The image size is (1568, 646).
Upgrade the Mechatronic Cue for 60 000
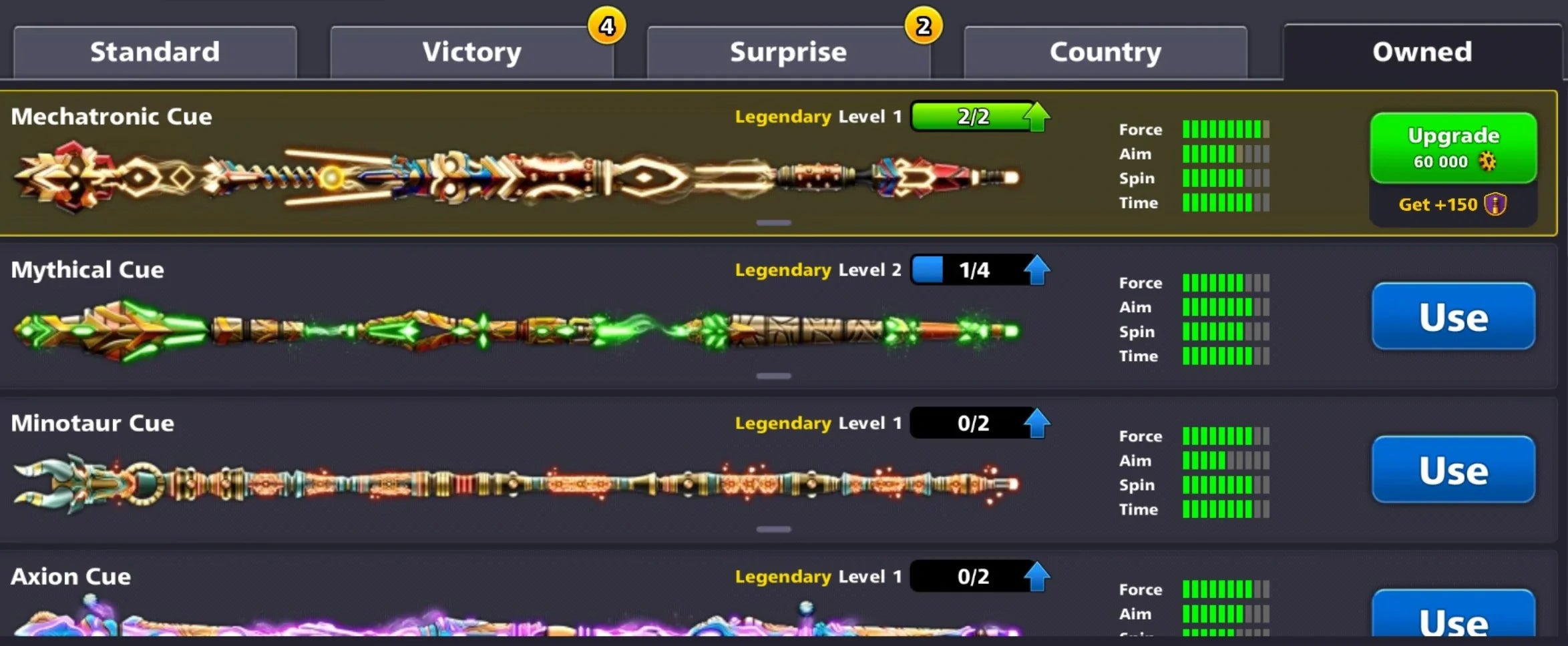(1452, 147)
